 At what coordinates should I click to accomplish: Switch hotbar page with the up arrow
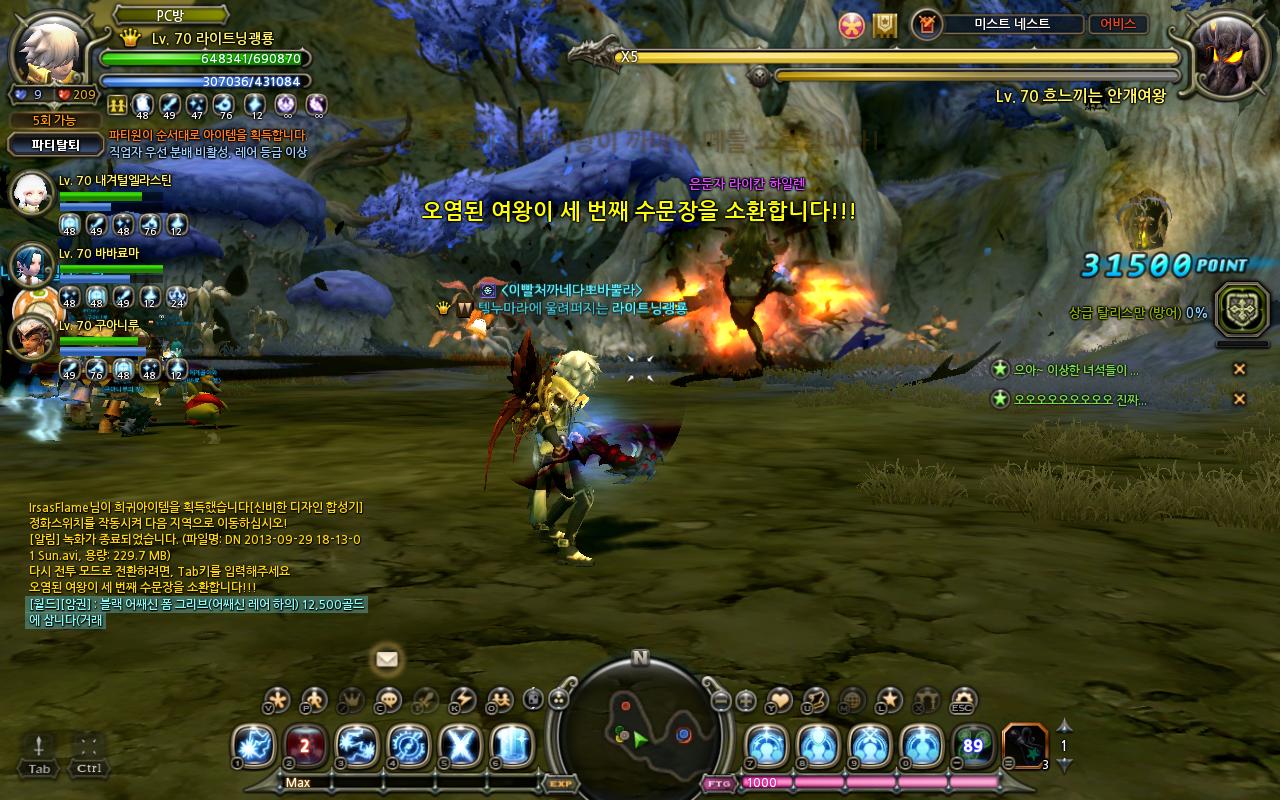[1065, 726]
